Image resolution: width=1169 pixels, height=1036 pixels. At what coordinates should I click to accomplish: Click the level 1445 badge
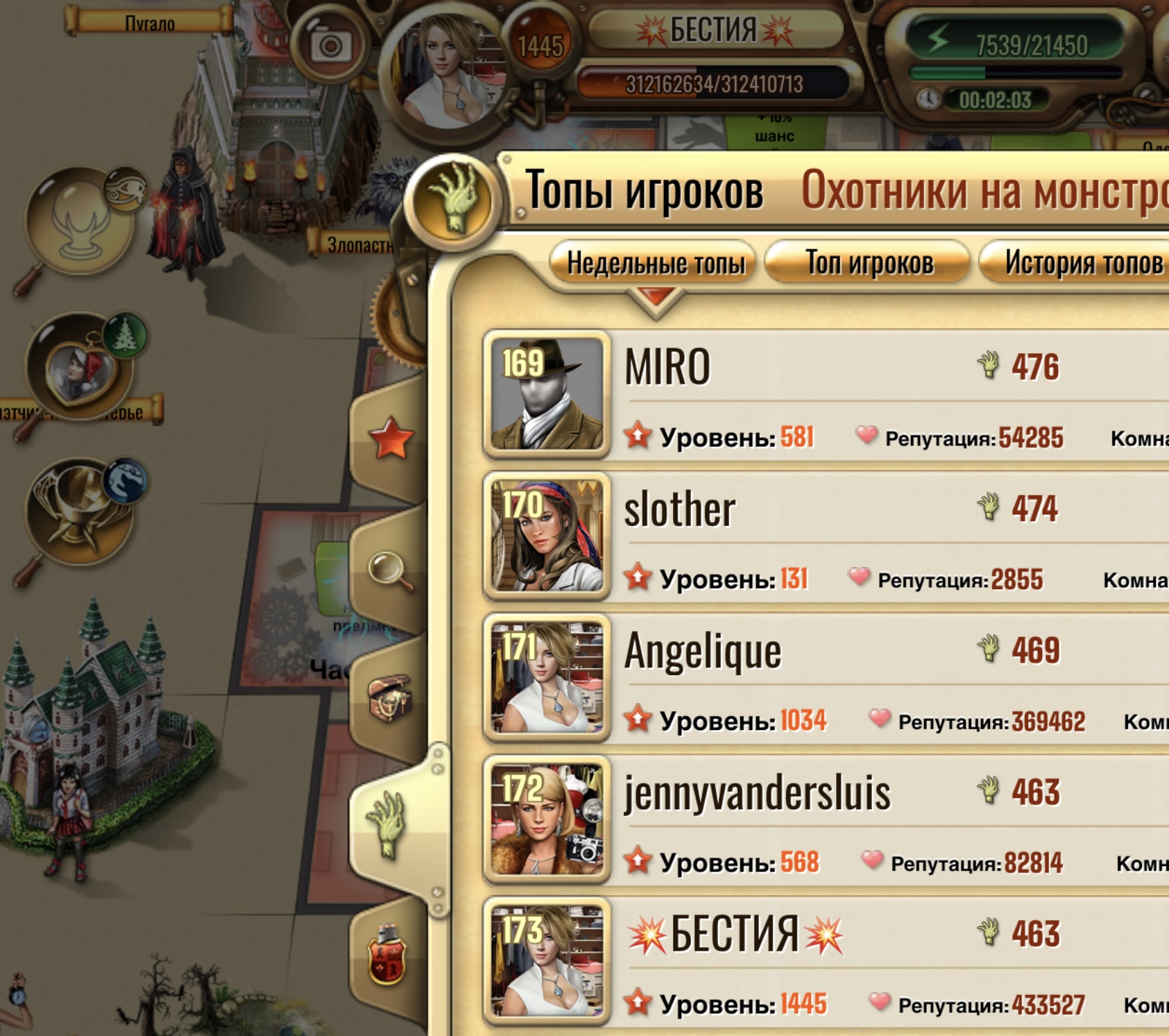543,45
